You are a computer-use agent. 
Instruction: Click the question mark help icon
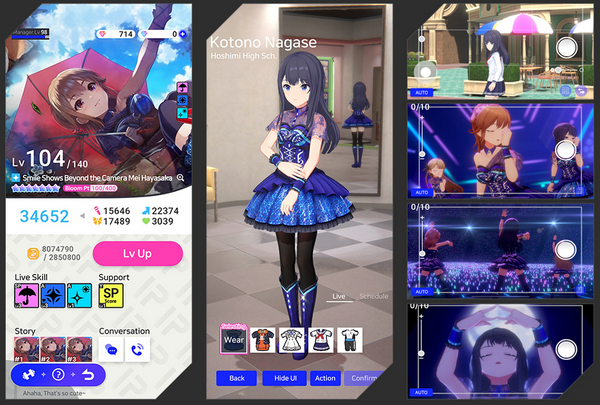point(59,375)
